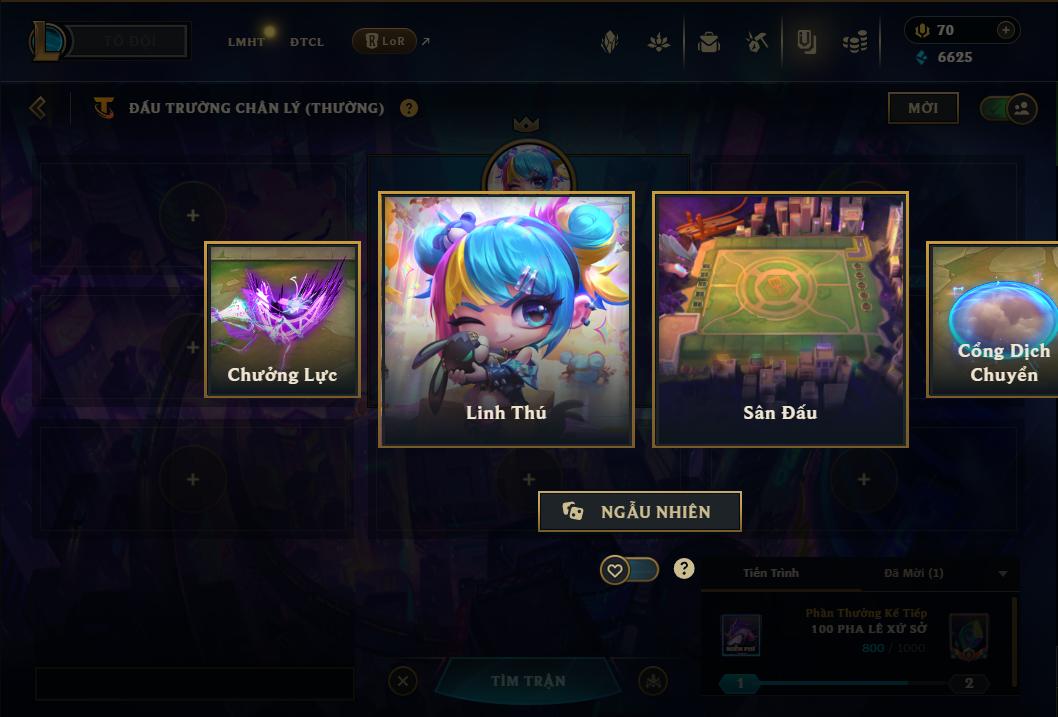Open the help icon beside the heart toggle
Screen dimensions: 1058x717
click(684, 569)
